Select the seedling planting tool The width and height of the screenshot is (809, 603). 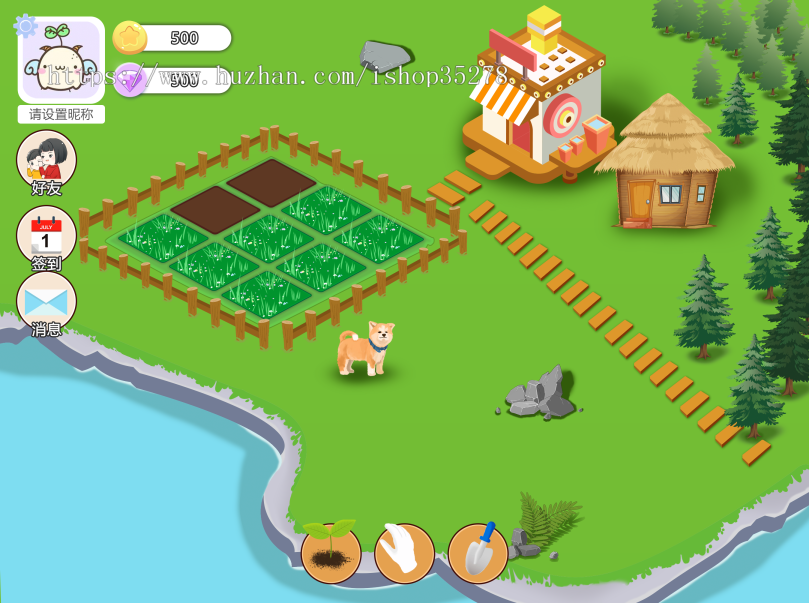click(x=331, y=553)
